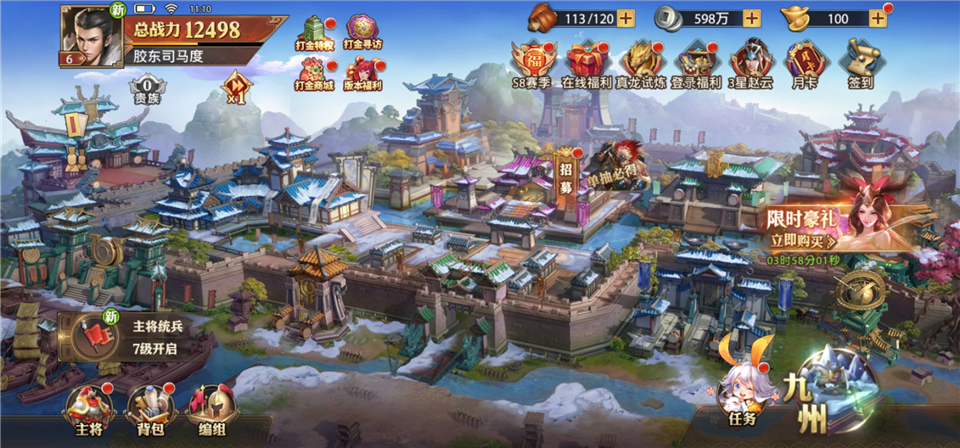This screenshot has height=448, width=960.
Task: Open the S8赛季 season event
Action: 532,64
